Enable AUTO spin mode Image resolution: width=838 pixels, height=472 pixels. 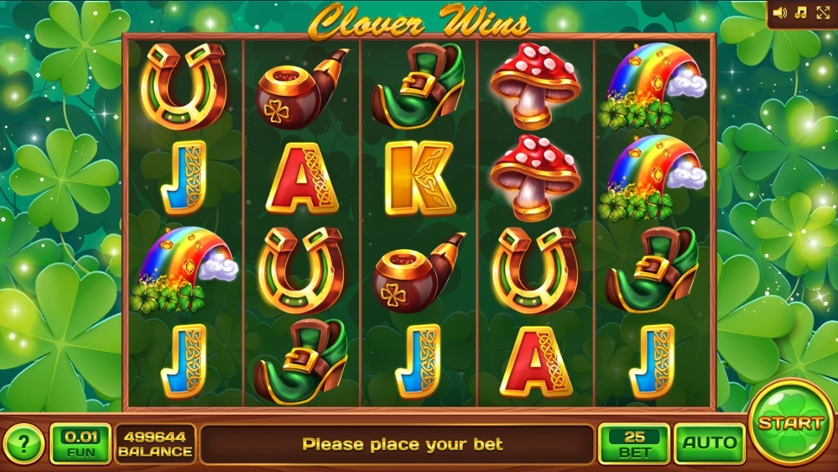[x=709, y=442]
